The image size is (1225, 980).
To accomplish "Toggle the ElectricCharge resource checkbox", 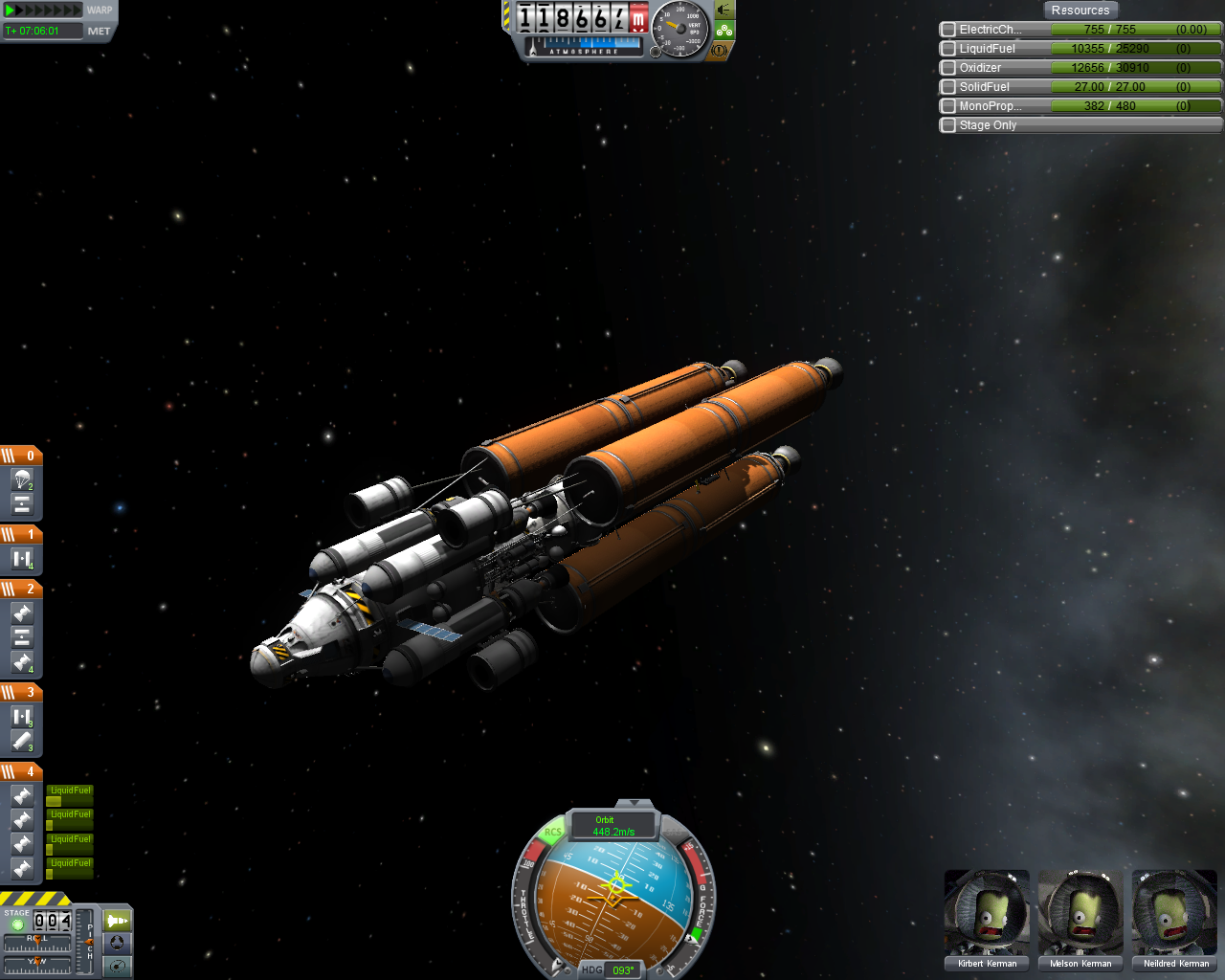I will [948, 30].
